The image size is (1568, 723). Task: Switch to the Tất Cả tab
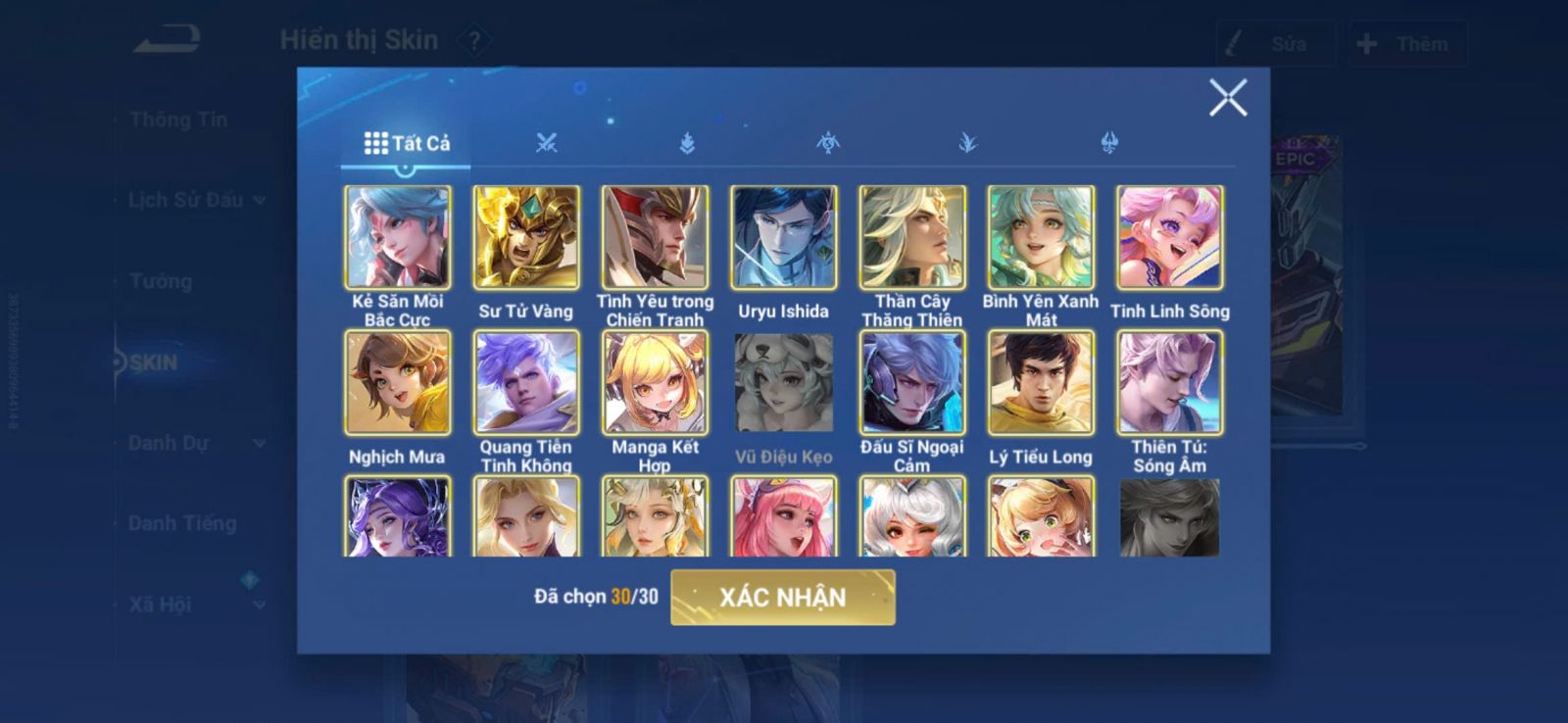pyautogui.click(x=407, y=143)
